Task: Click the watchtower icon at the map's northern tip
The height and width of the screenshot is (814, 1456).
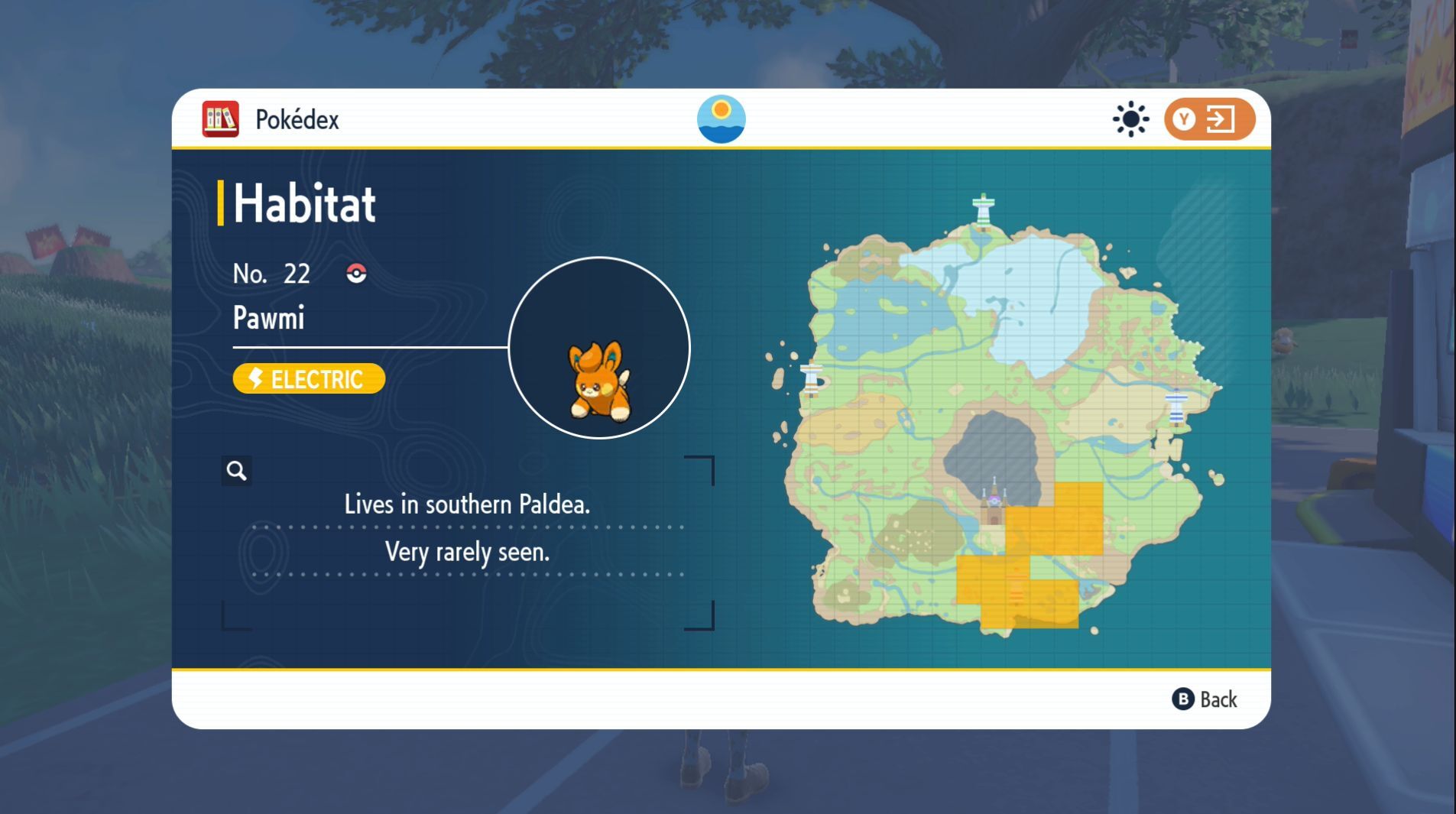Action: (x=982, y=208)
